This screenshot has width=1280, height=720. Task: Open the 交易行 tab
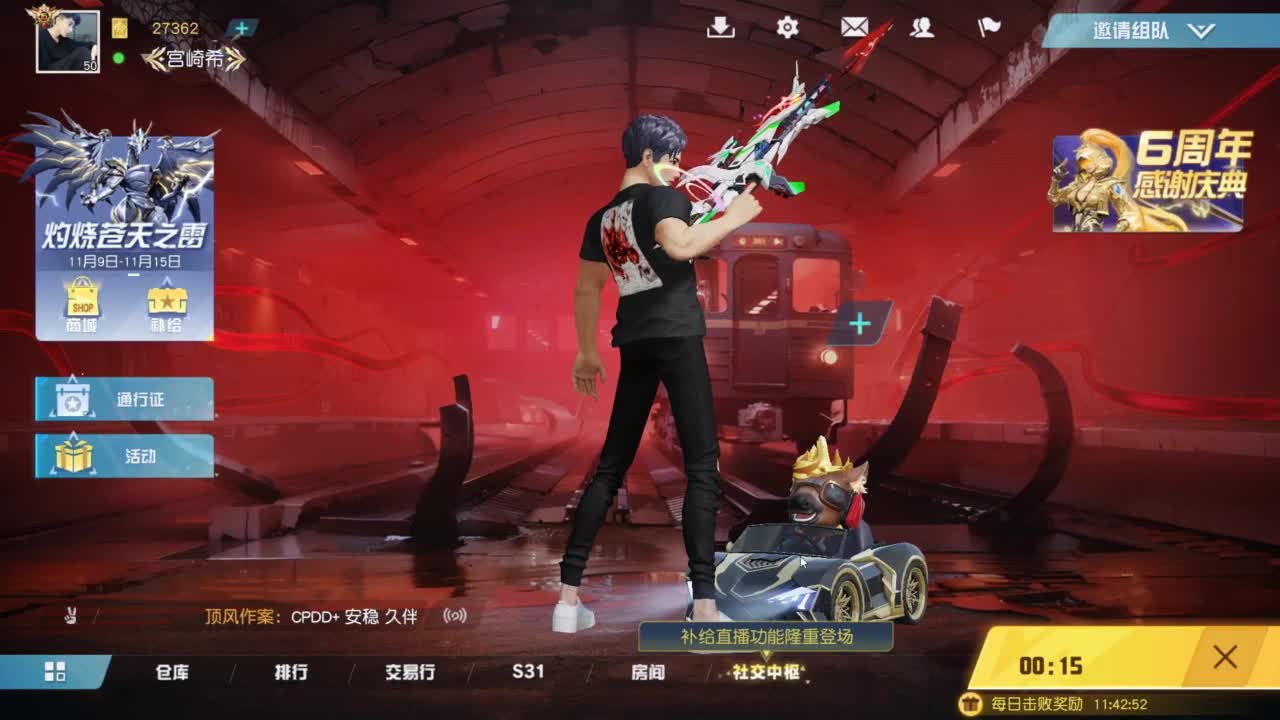point(409,673)
